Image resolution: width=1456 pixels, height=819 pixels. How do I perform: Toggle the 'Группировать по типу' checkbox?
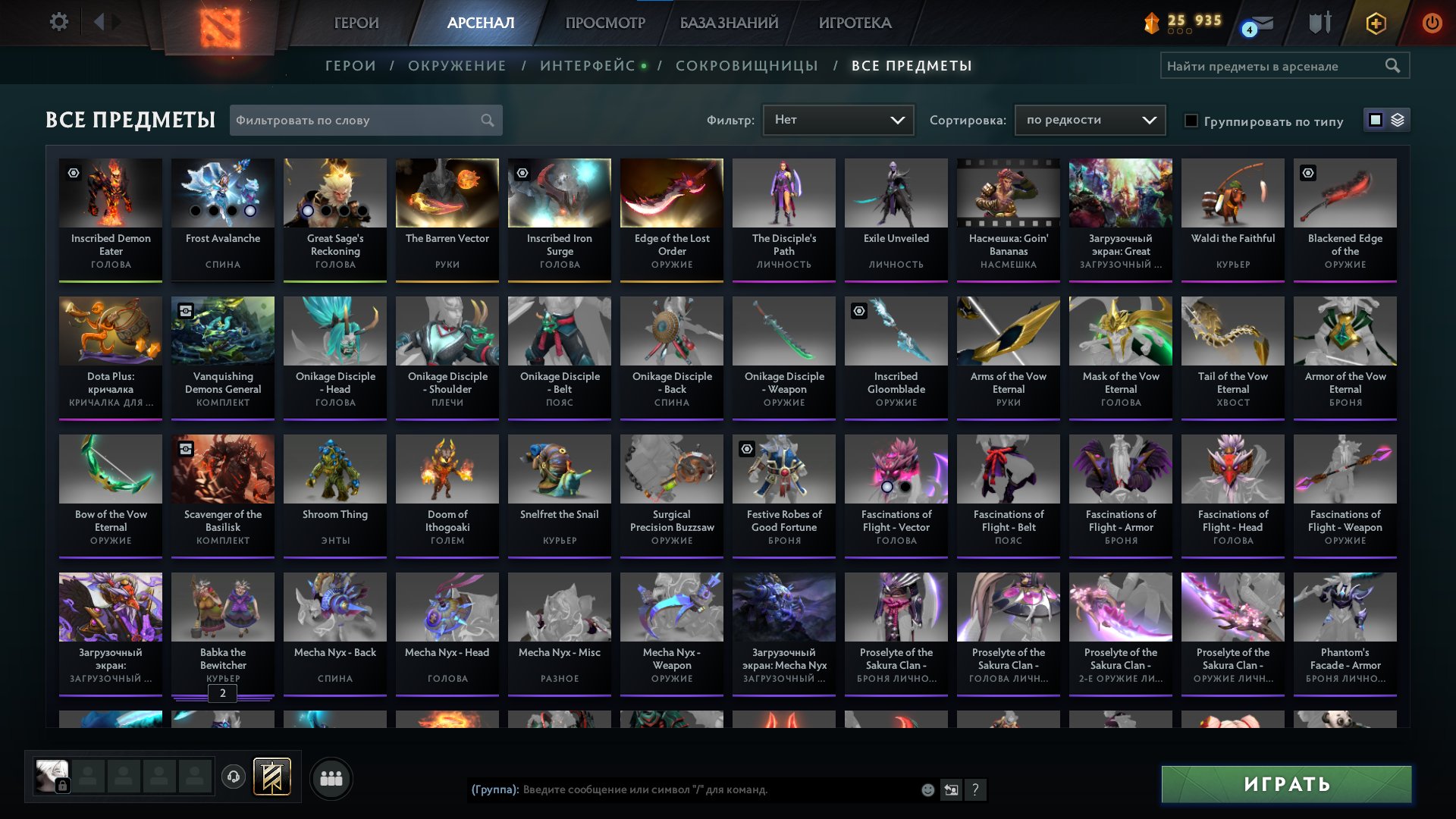[1192, 120]
